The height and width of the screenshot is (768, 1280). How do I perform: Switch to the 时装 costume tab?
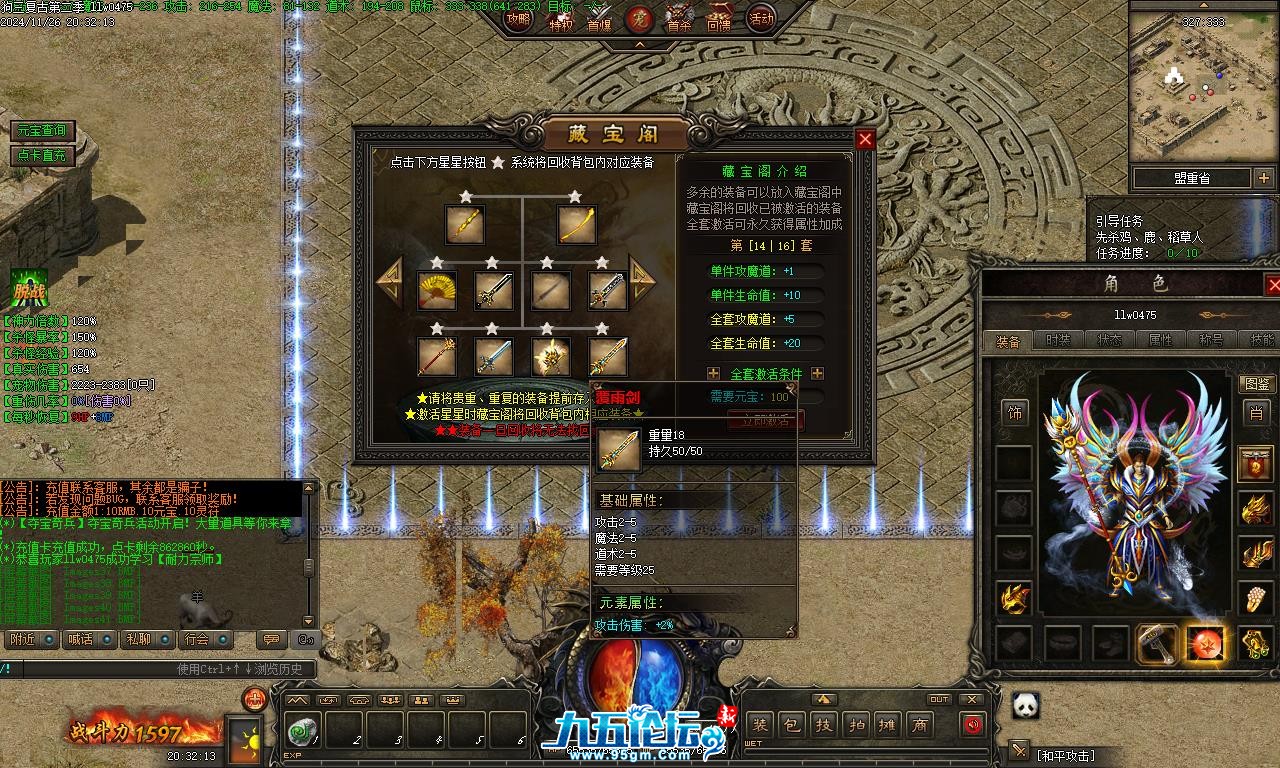tap(1057, 341)
